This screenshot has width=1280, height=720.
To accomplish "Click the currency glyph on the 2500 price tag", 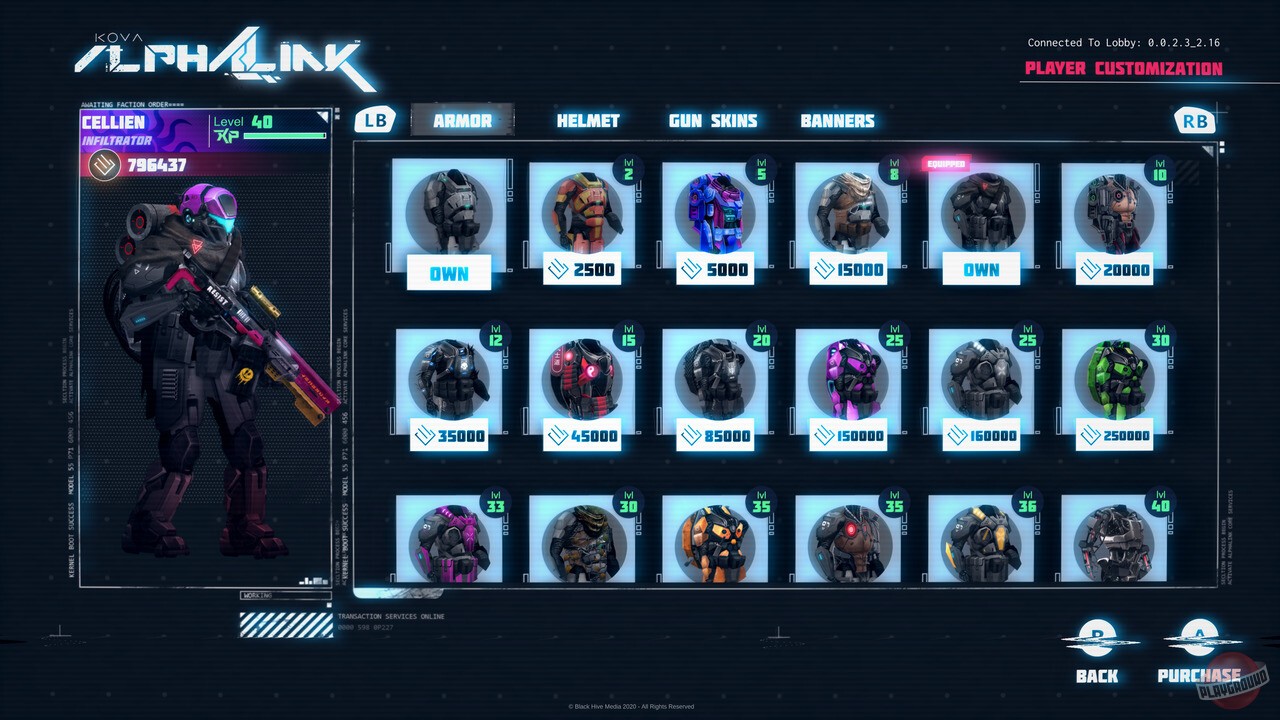I will [559, 268].
